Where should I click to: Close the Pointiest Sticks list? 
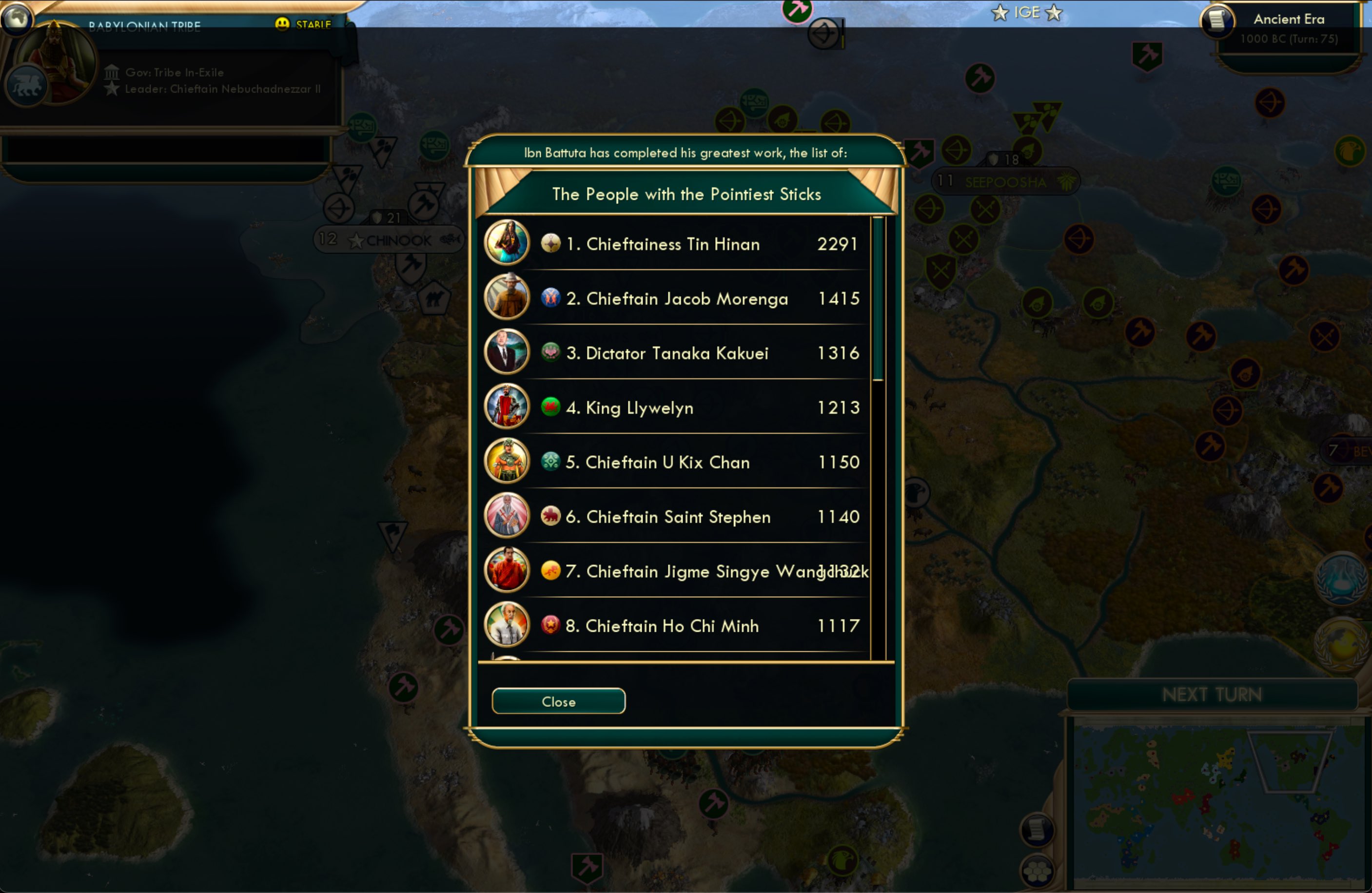[557, 701]
